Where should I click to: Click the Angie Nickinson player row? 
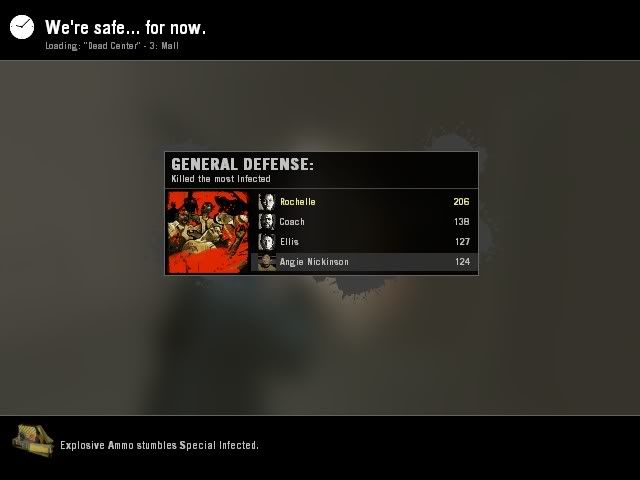pos(364,262)
